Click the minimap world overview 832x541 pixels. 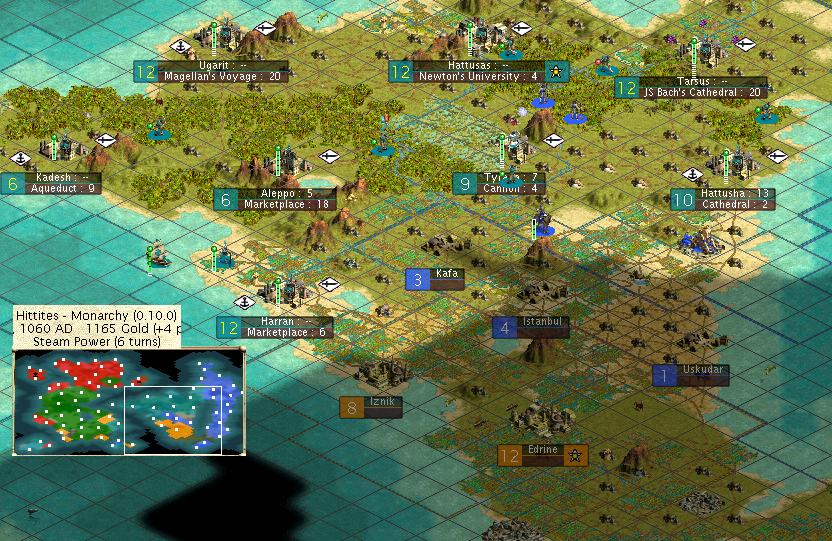pyautogui.click(x=128, y=401)
